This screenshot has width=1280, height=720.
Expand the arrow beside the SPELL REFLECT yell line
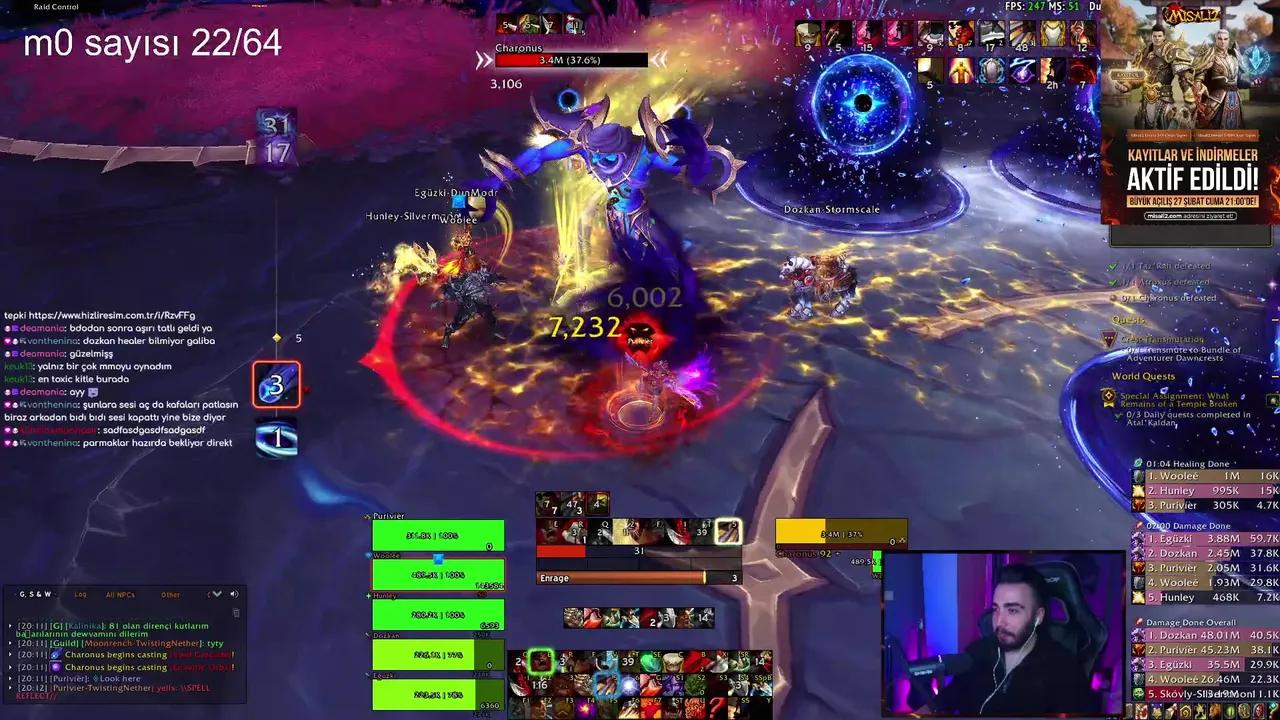tap(10, 688)
